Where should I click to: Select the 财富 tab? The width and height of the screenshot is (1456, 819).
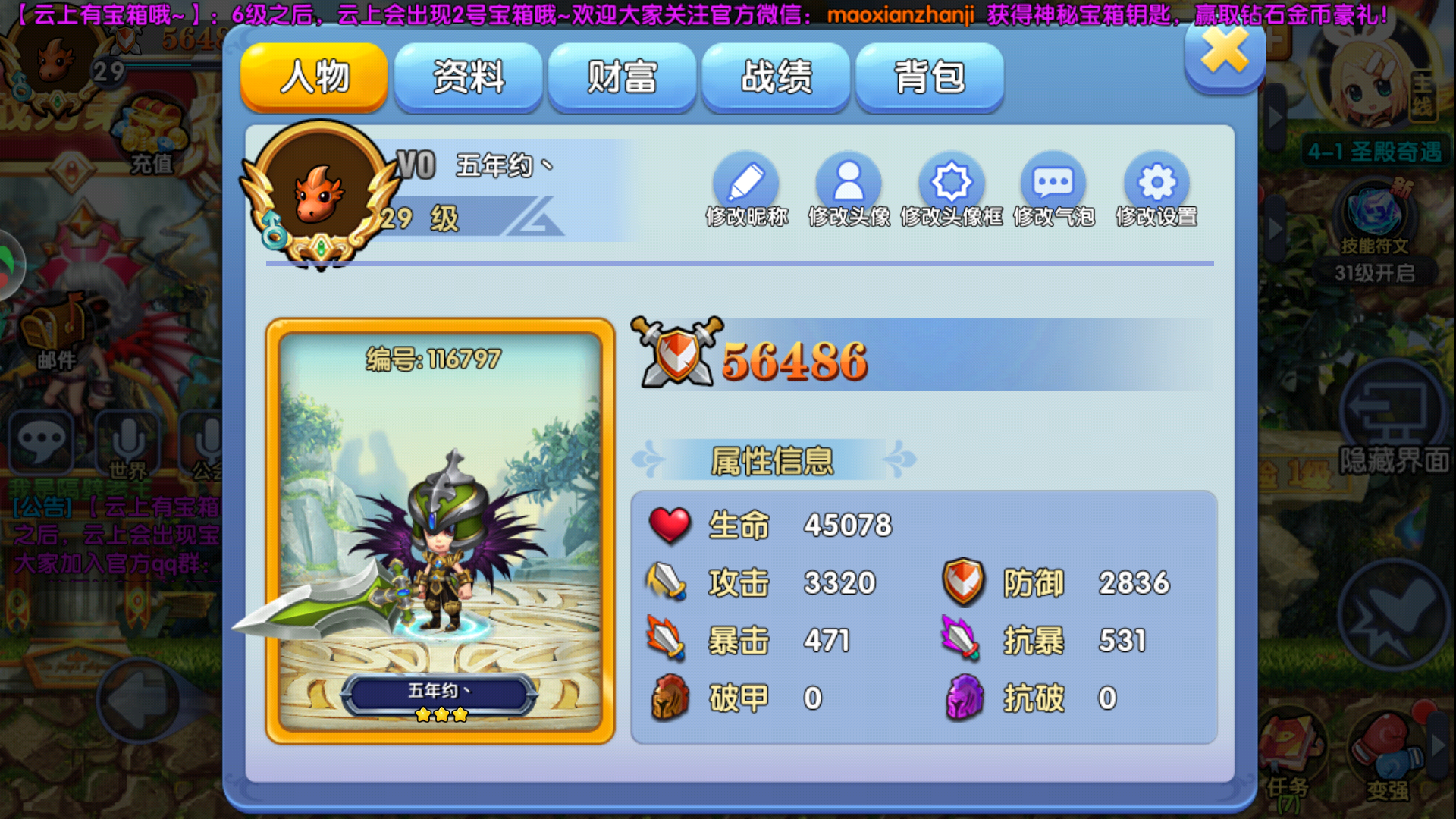(622, 77)
